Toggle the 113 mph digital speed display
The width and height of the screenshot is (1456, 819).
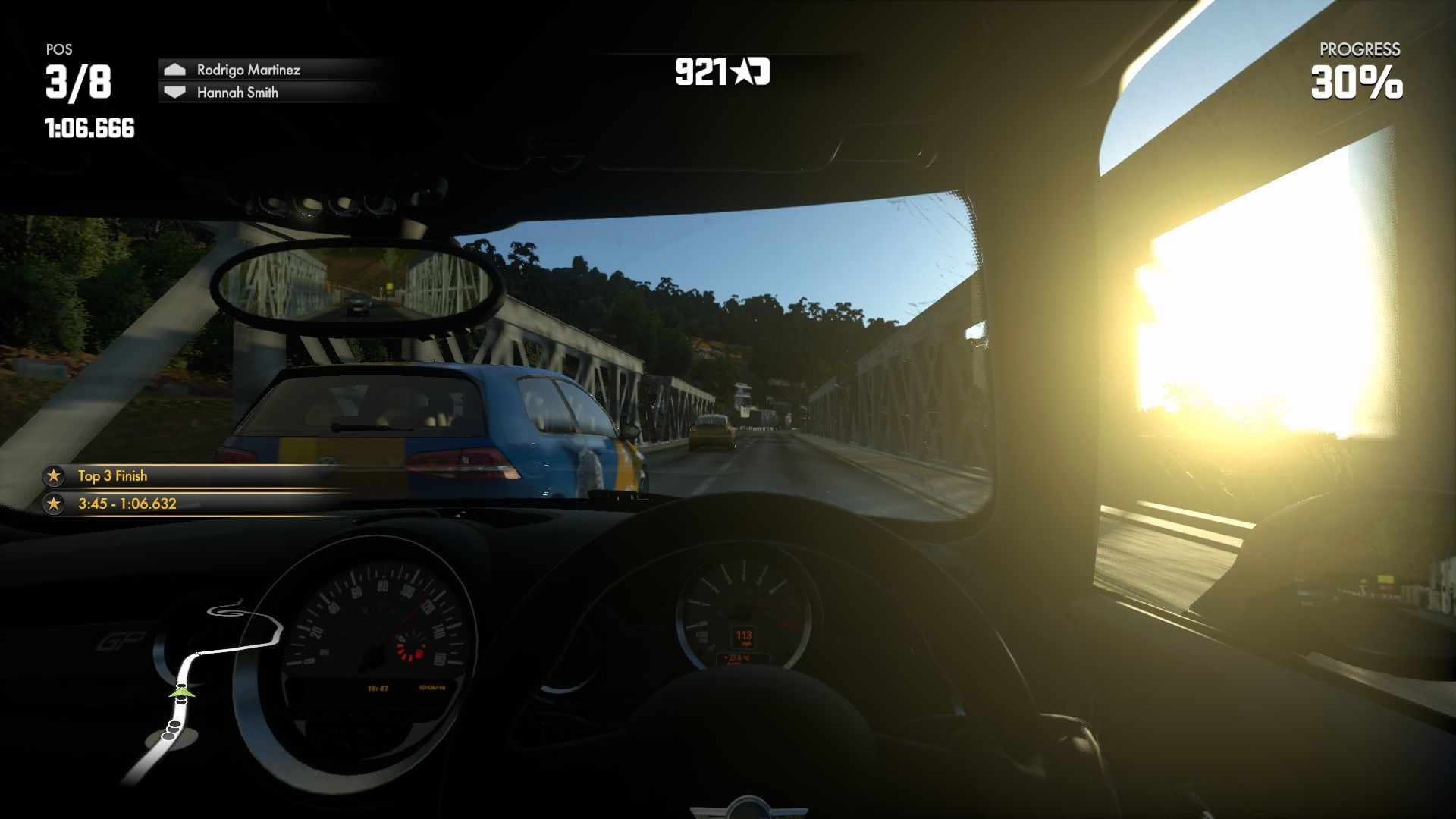point(742,636)
